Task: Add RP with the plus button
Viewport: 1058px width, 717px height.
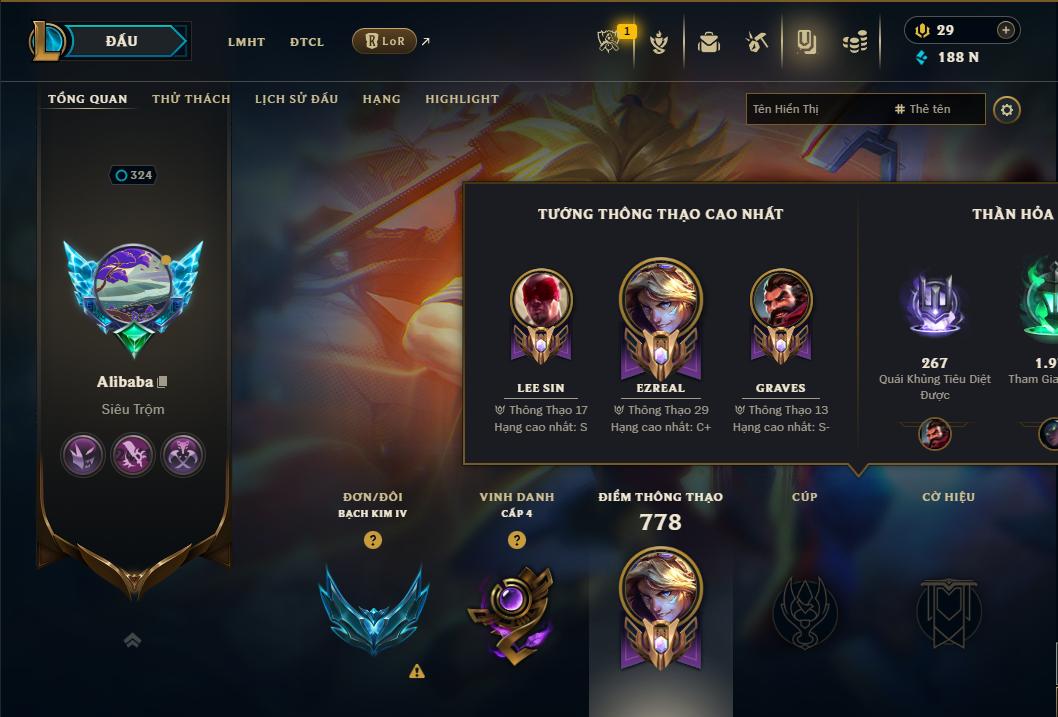Action: [x=1005, y=30]
